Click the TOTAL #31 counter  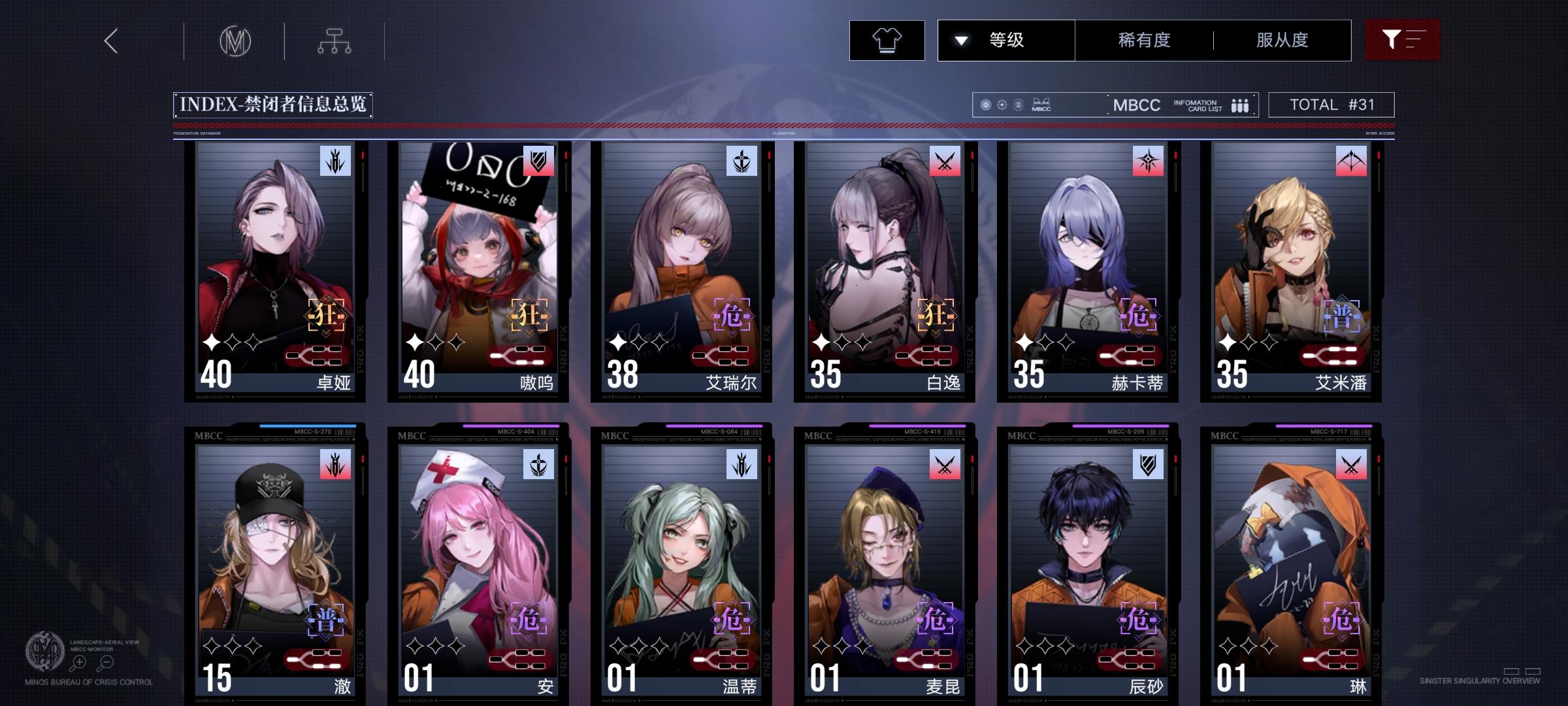[1330, 103]
